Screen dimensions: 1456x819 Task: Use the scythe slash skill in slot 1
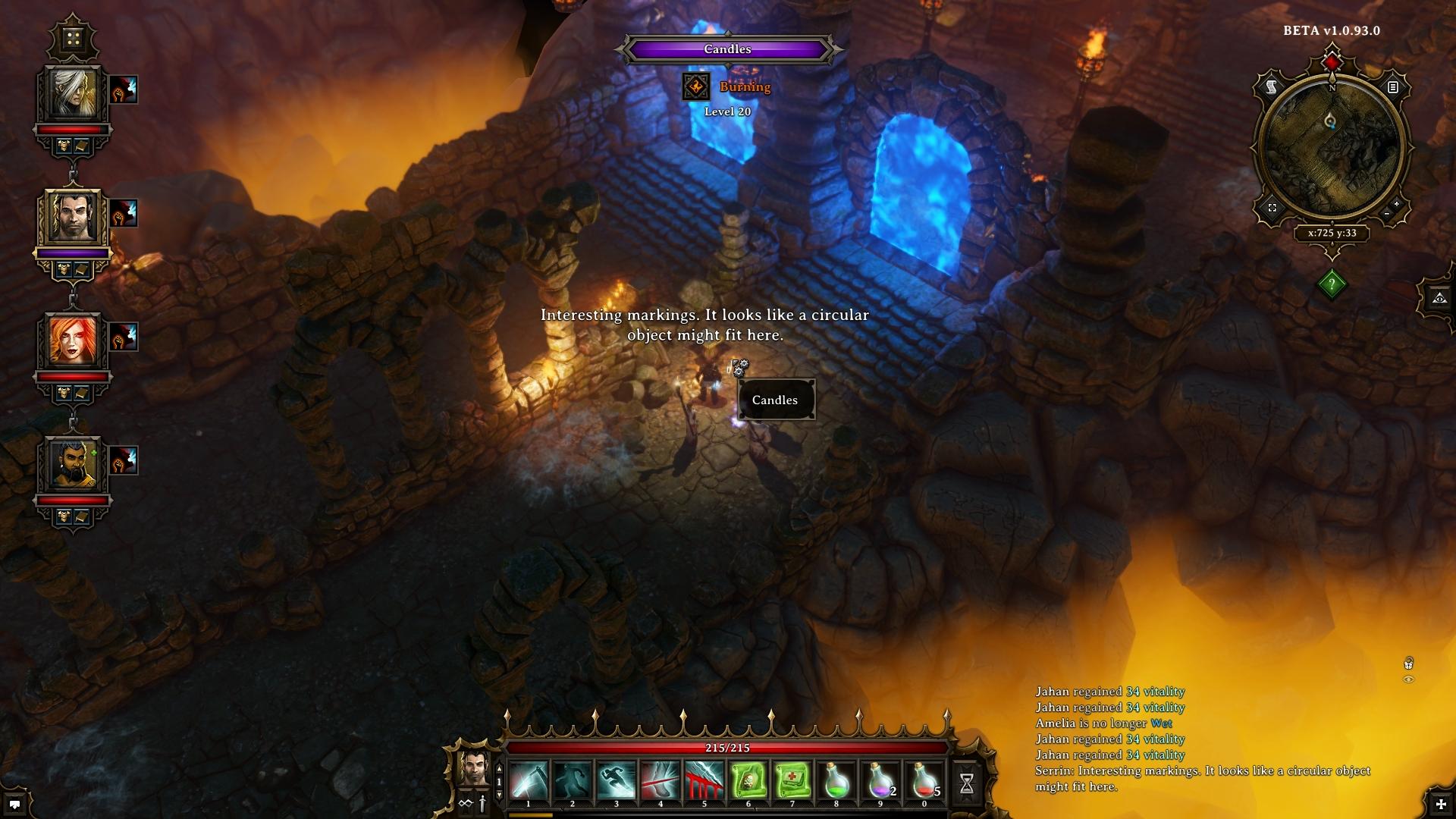(x=529, y=781)
